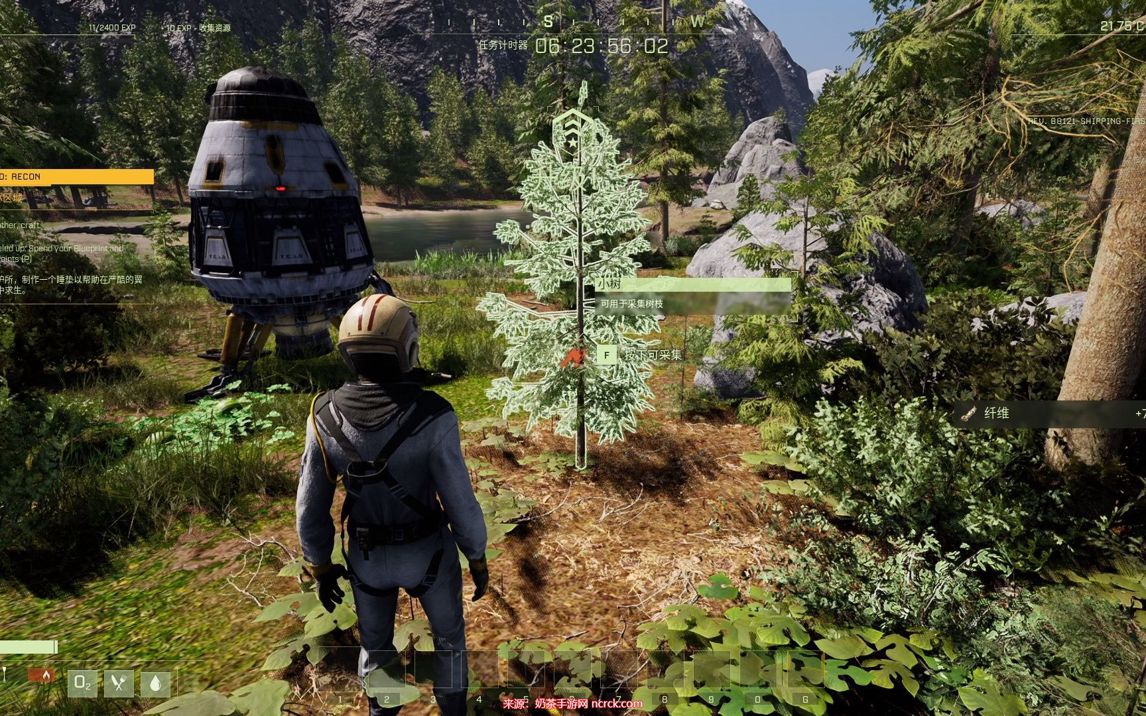The width and height of the screenshot is (1146, 716).
Task: Click the water droplet hydration icon
Action: [x=155, y=683]
